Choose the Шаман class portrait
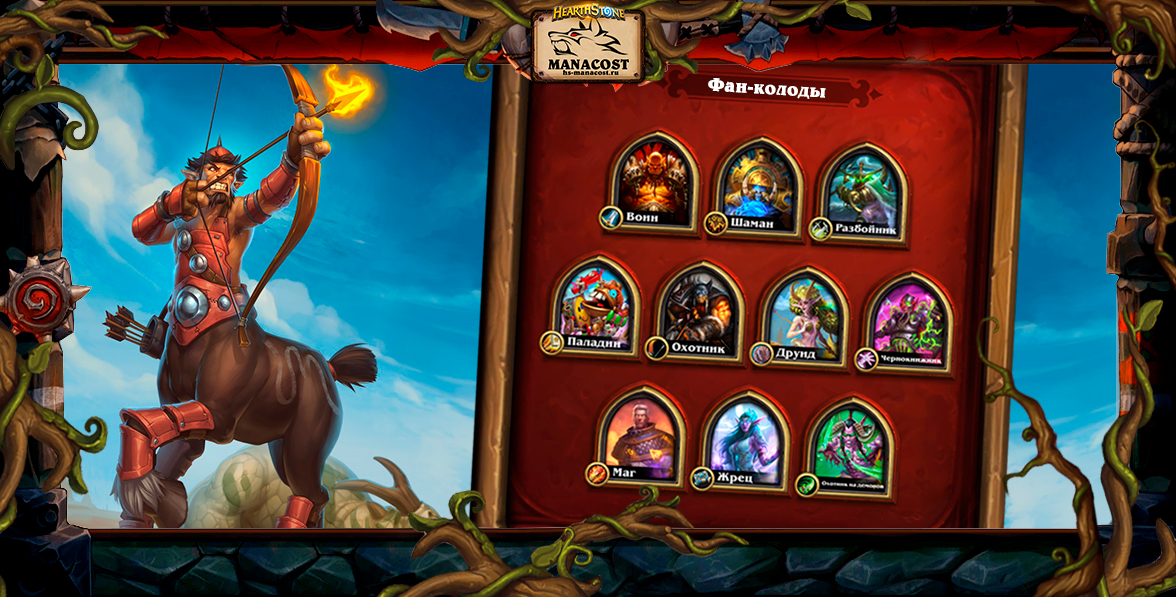 pyautogui.click(x=761, y=186)
